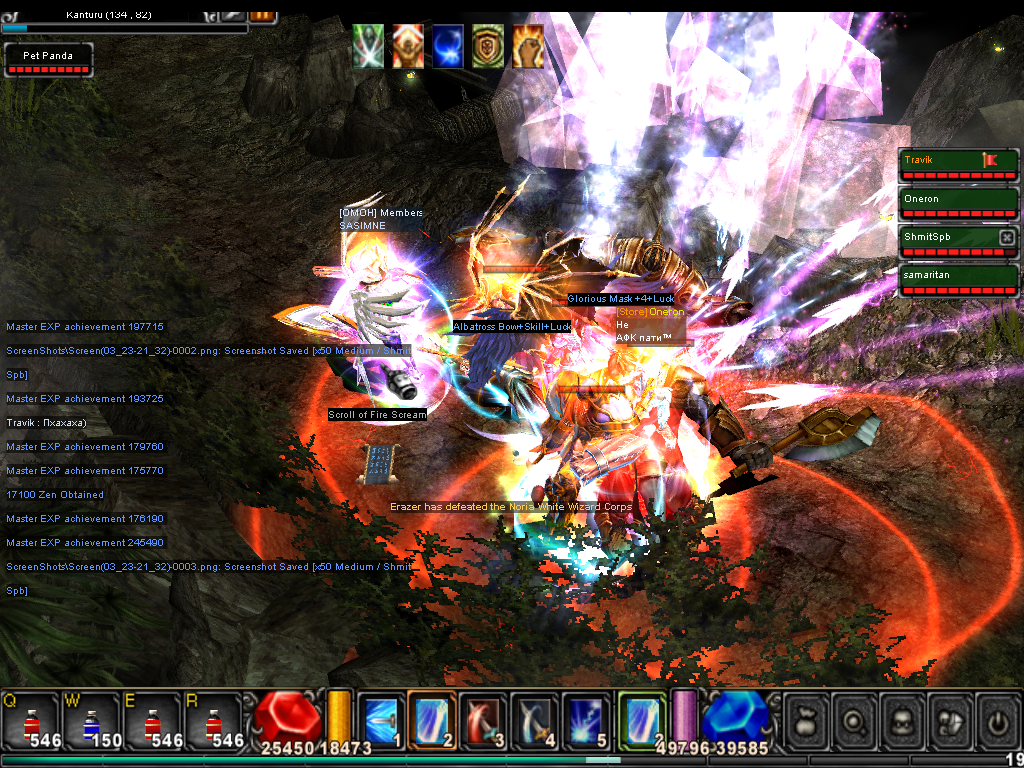
Task: Open the character face menu button
Action: [903, 720]
